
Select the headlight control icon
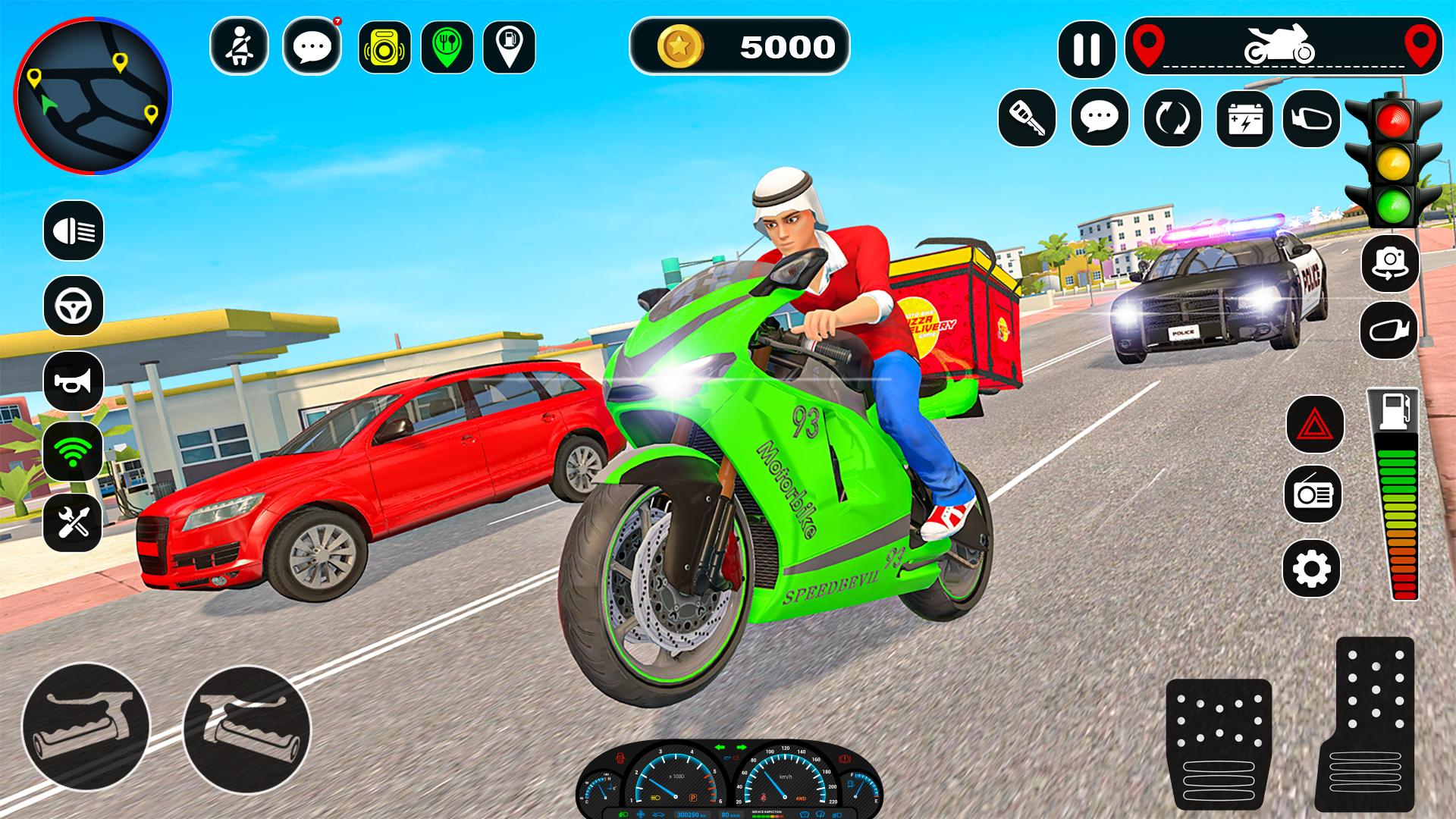(x=72, y=231)
